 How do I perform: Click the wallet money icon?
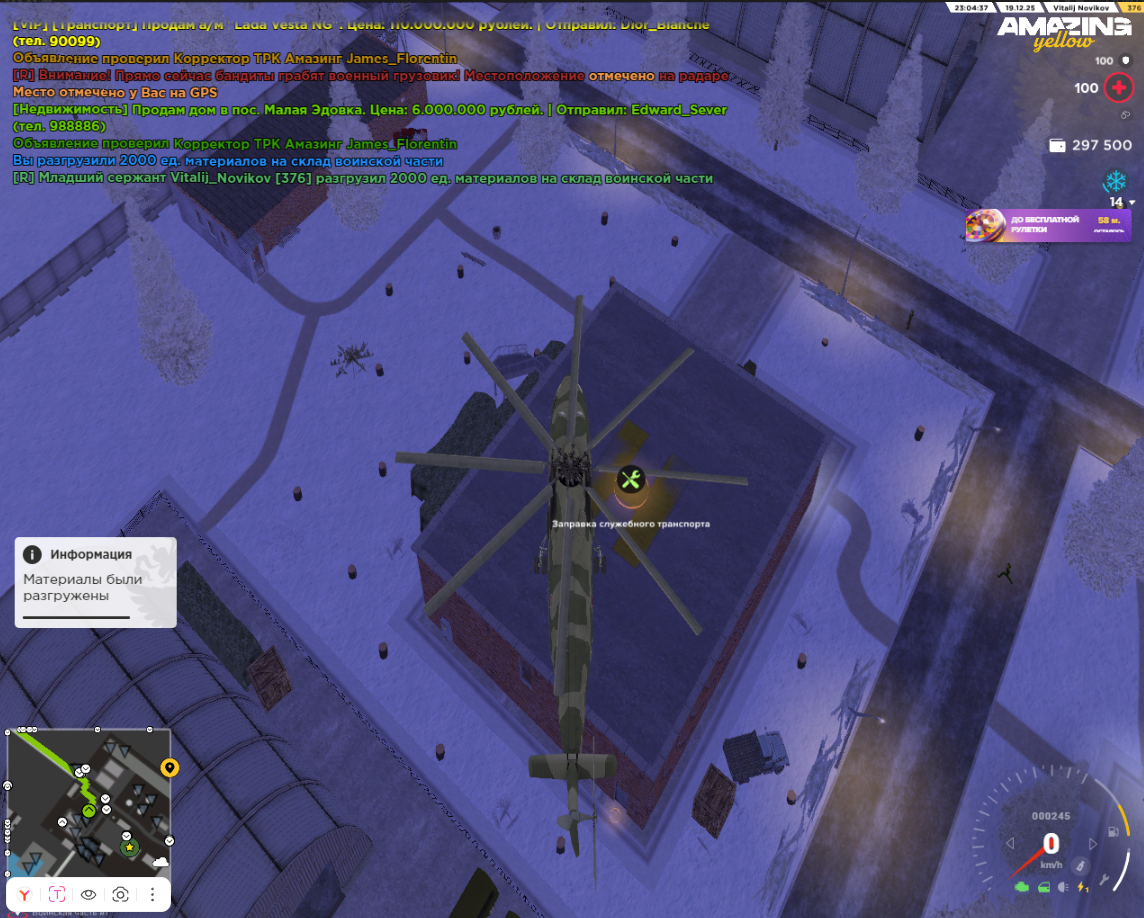1057,145
